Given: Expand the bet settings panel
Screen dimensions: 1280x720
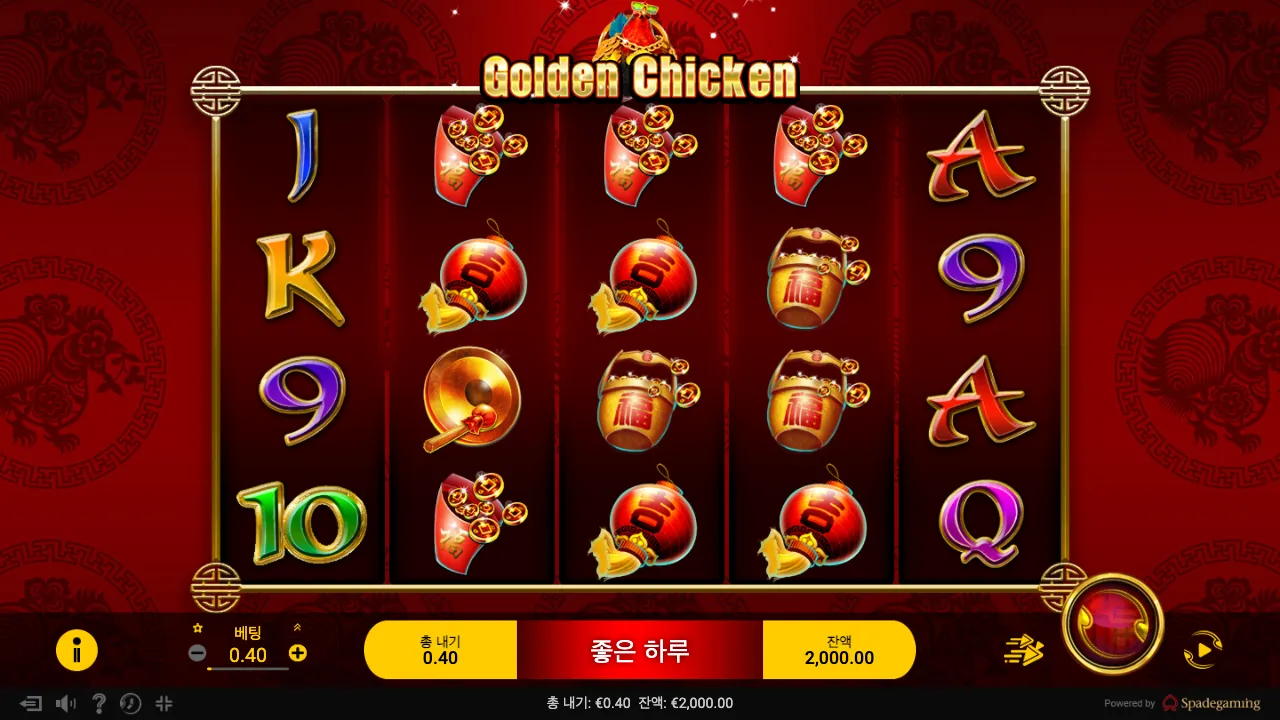Looking at the screenshot, I should (296, 628).
